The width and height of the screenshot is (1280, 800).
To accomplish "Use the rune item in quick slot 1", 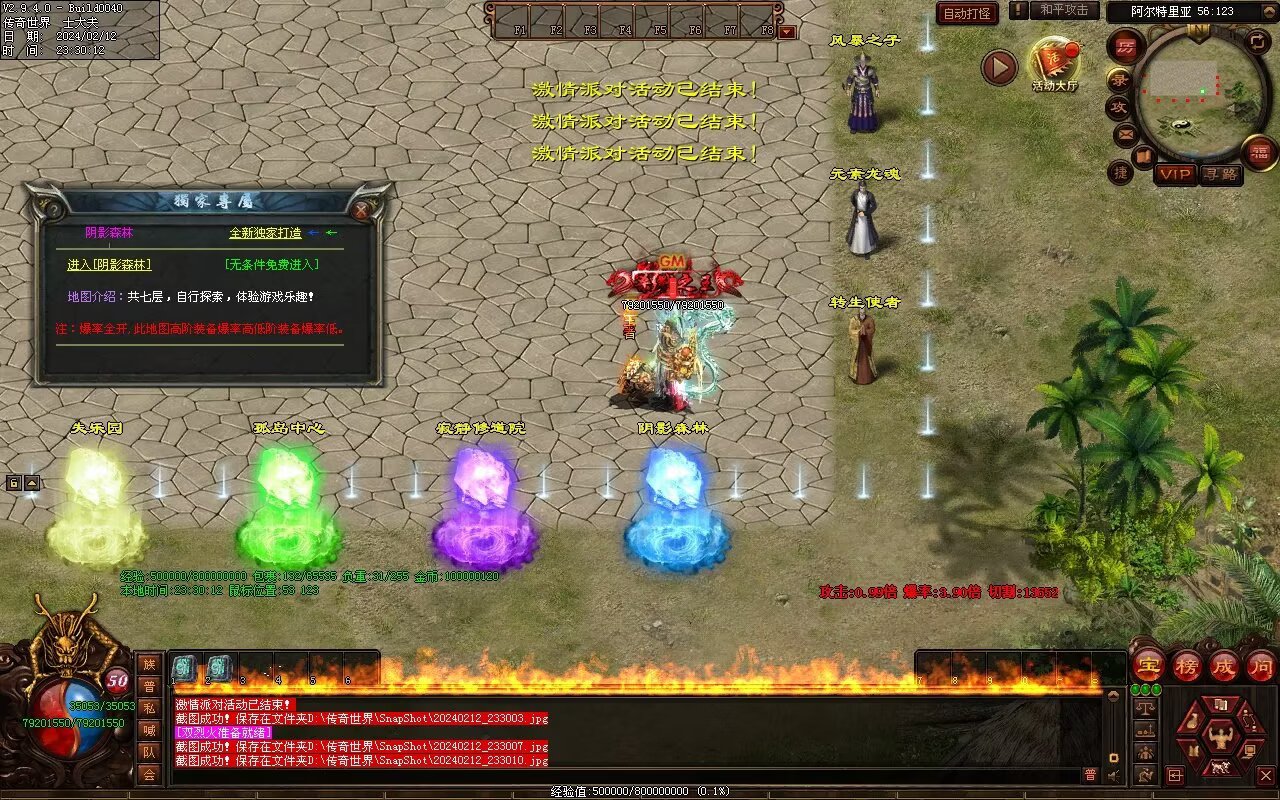I will 186,668.
